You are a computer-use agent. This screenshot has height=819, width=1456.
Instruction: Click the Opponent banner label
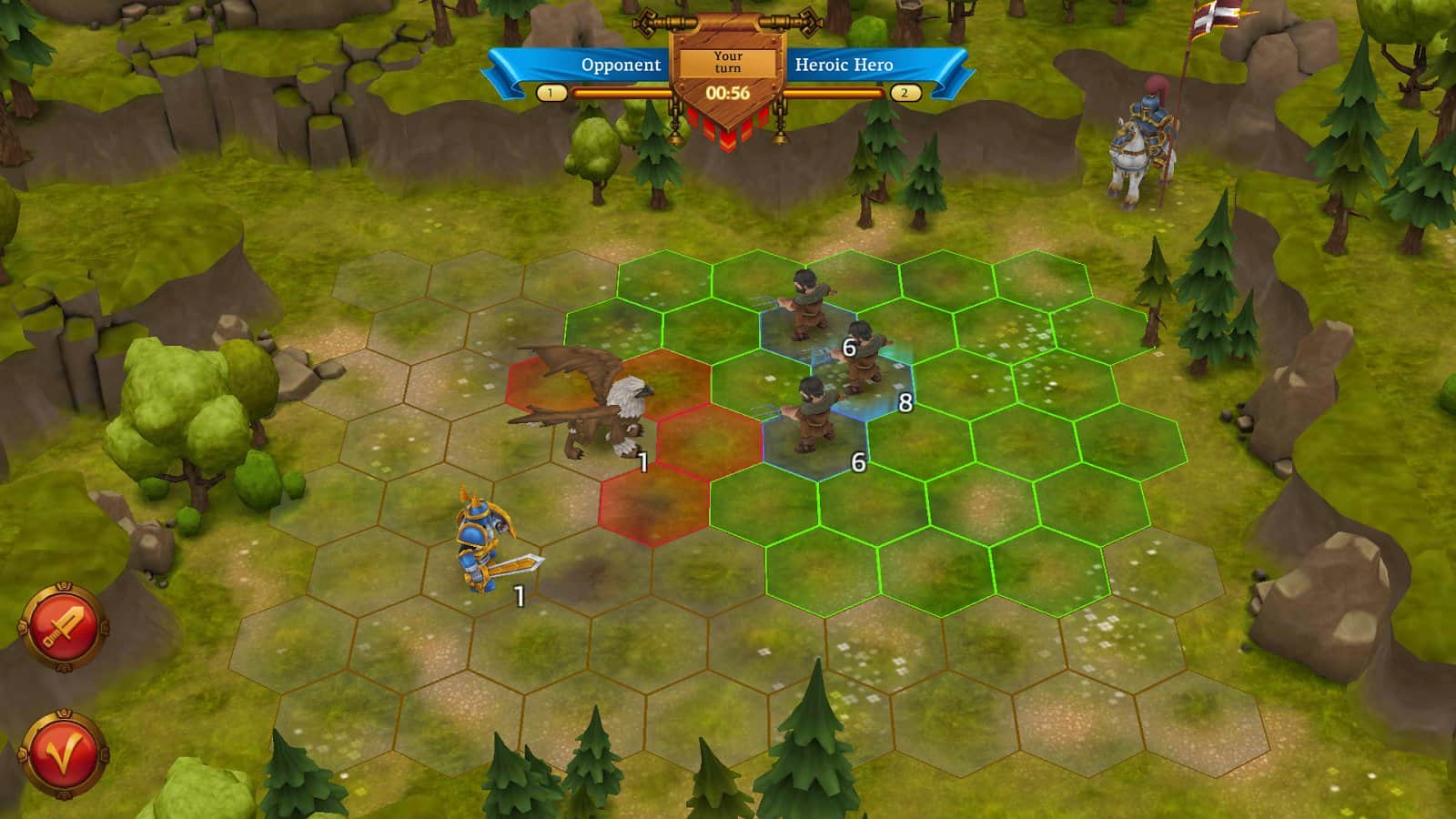coord(622,65)
